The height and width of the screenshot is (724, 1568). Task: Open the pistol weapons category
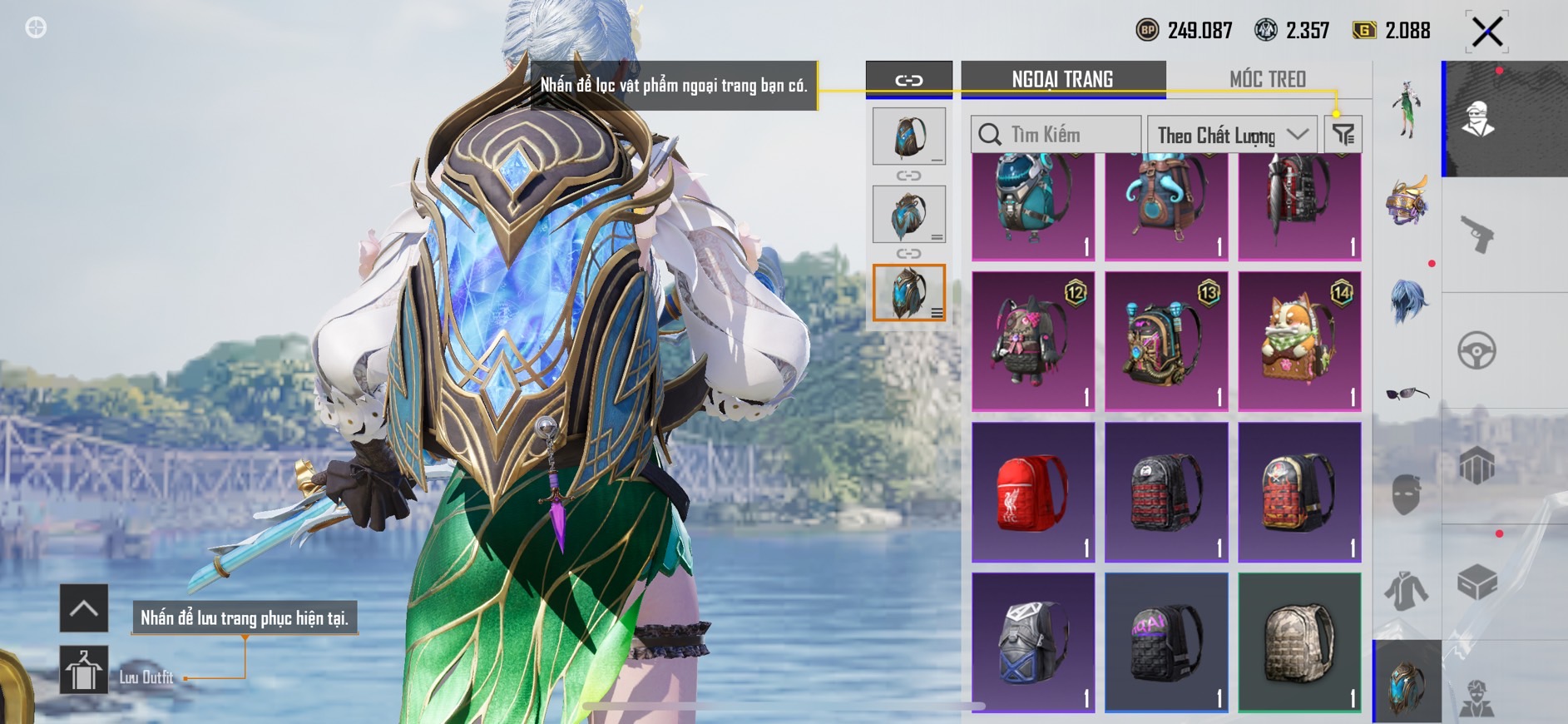click(1477, 234)
